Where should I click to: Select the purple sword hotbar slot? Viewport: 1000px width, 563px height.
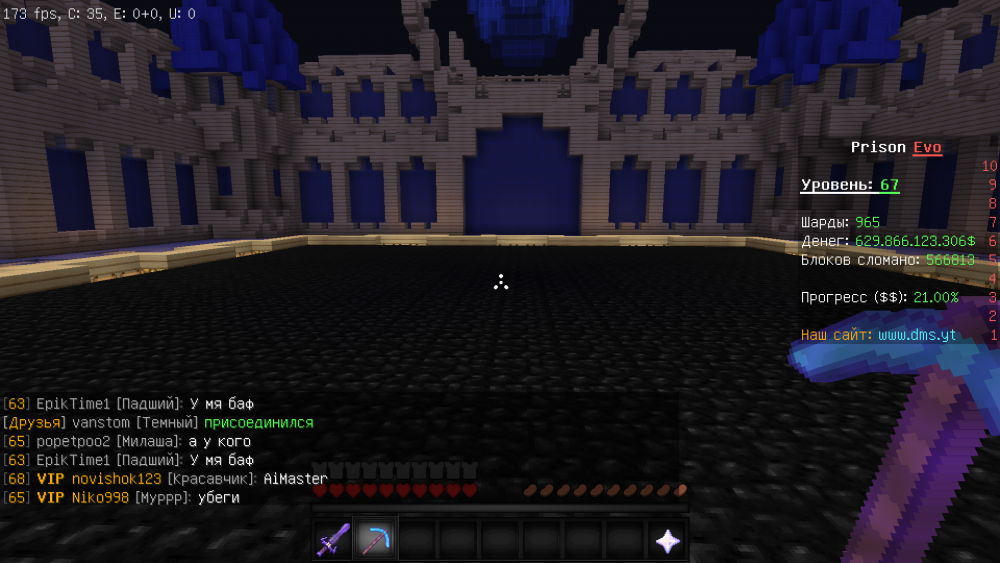334,541
